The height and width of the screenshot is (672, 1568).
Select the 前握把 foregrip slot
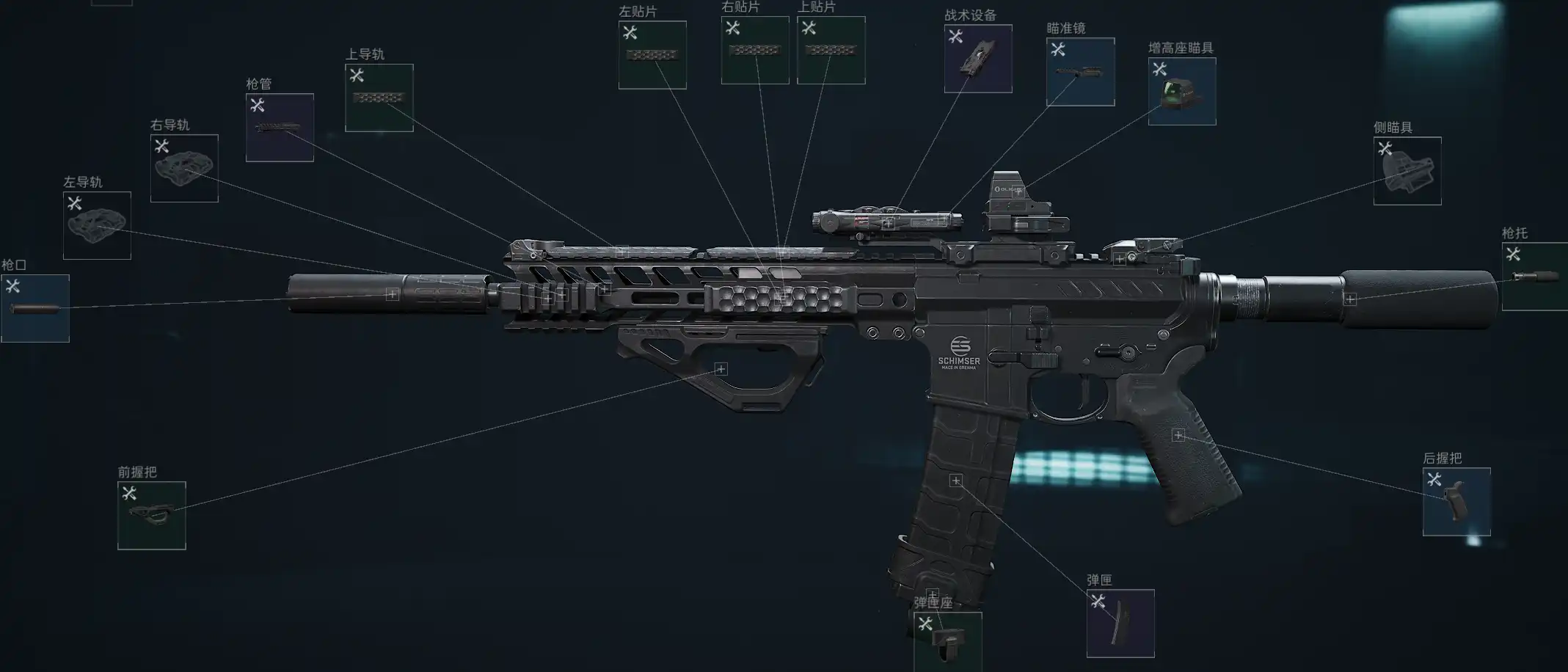coord(152,515)
